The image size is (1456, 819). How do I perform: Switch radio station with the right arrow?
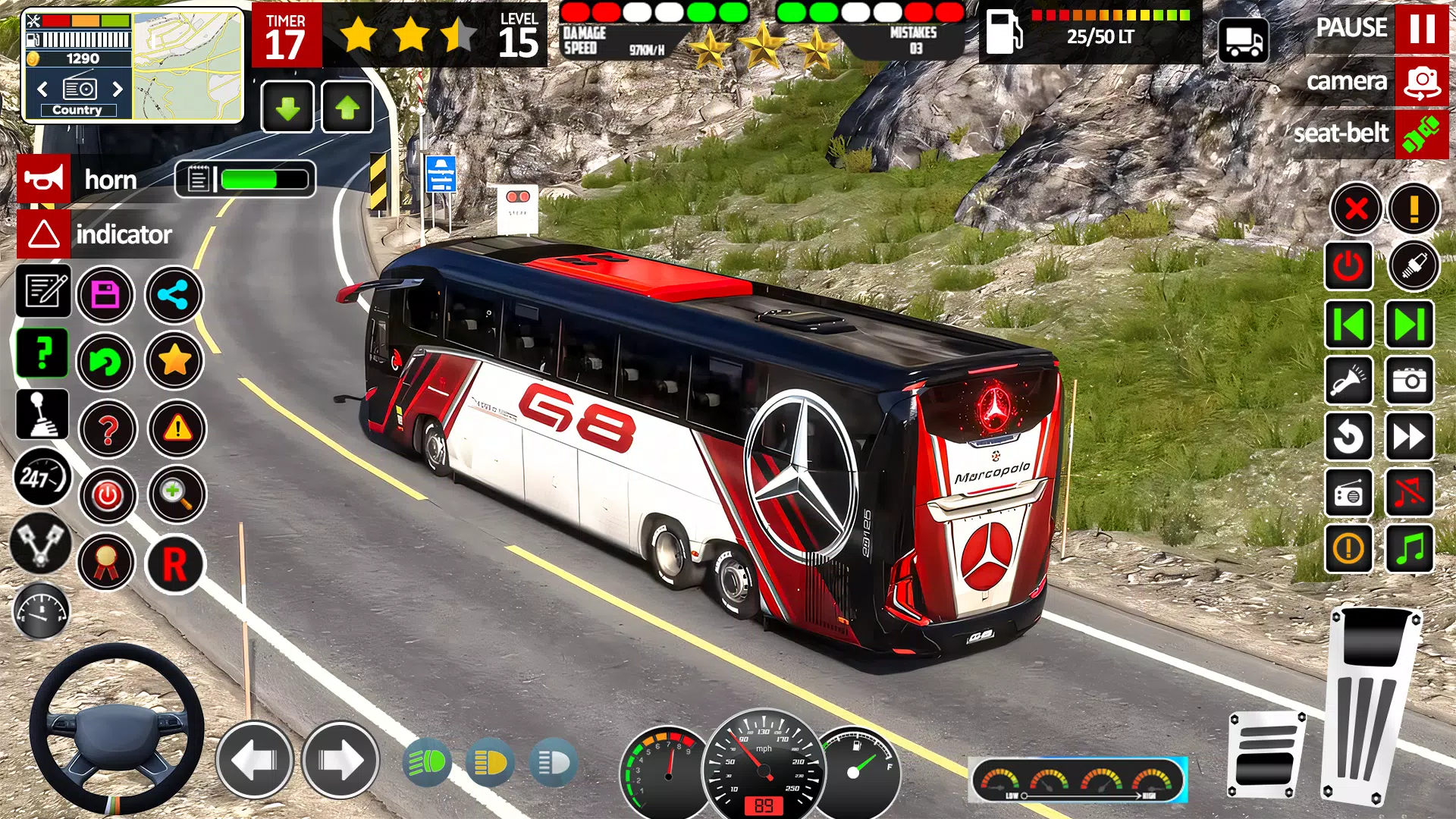[x=118, y=89]
